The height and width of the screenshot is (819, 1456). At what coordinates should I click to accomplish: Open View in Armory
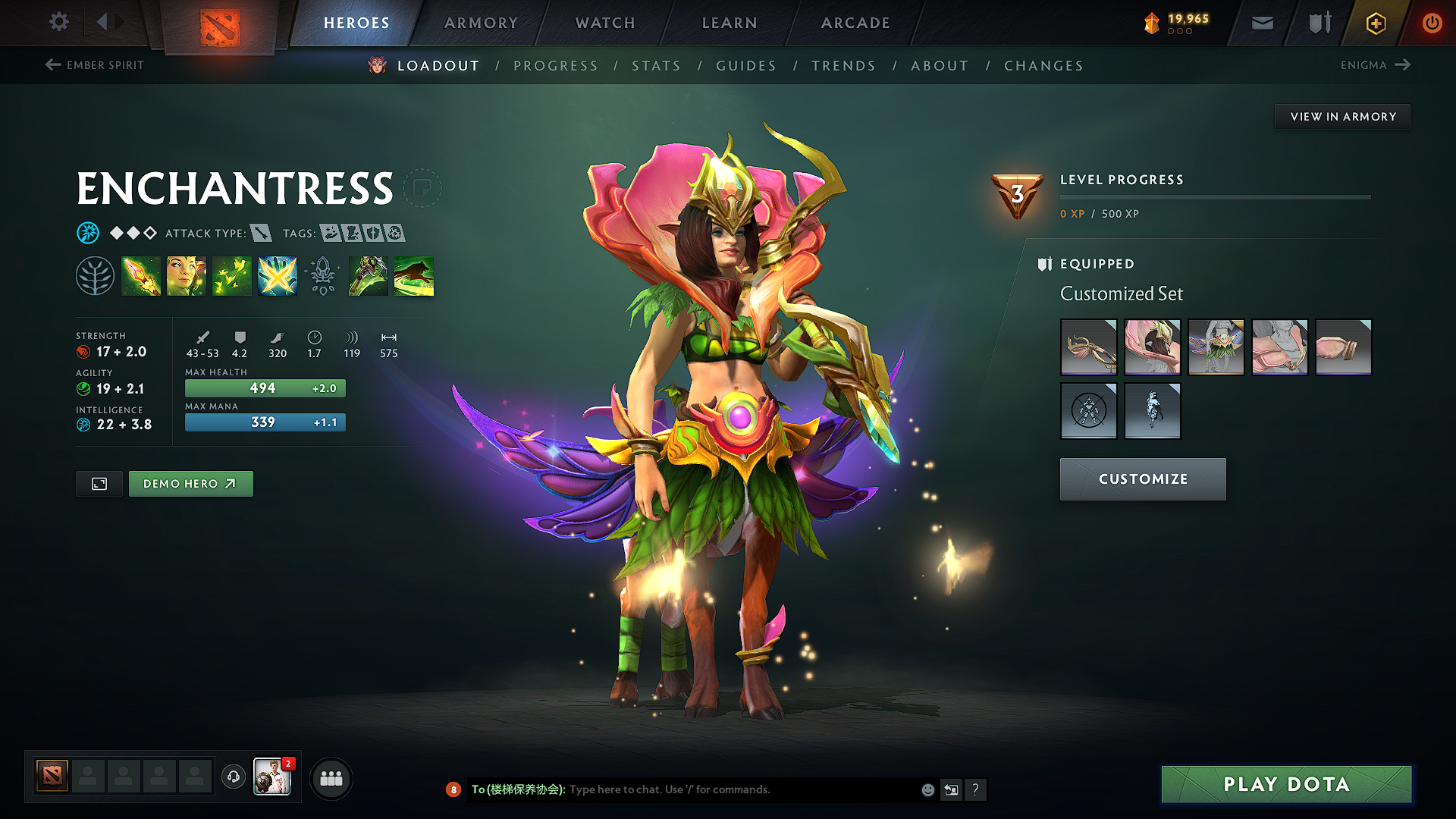[x=1342, y=117]
